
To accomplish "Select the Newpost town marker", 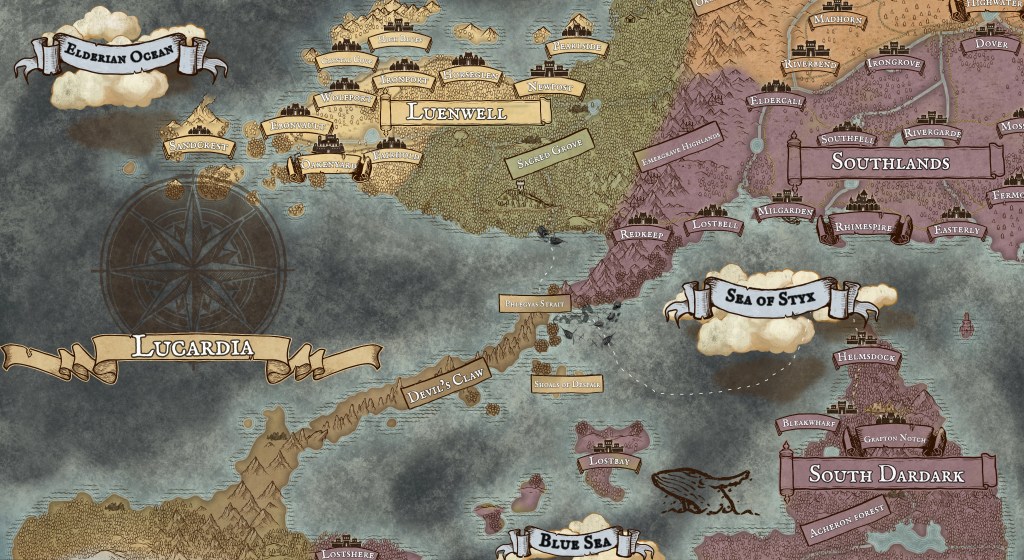I will pos(548,88).
